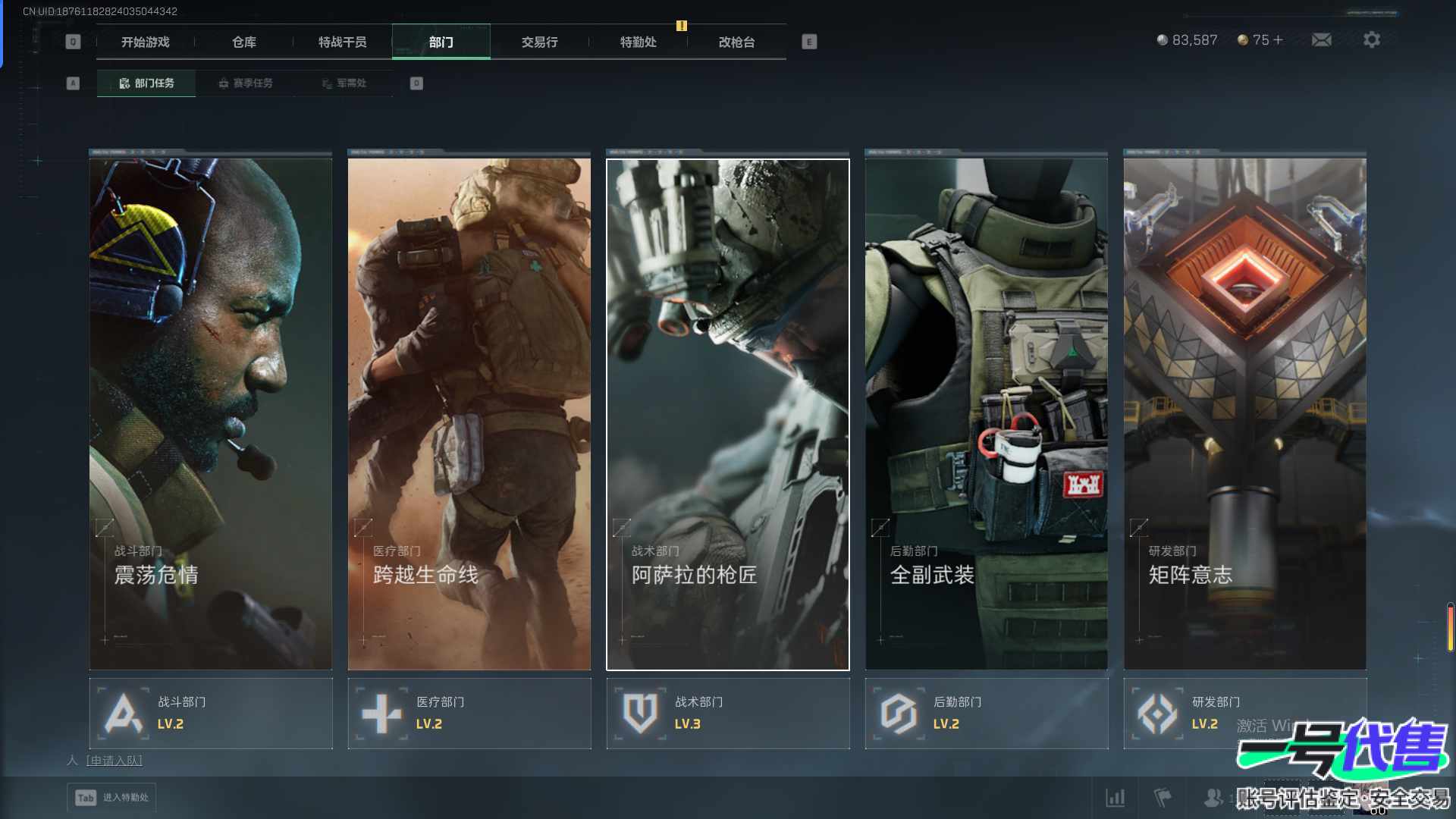Switch to the 赛季任务 sub-tab
Screen dimensions: 1456x819
click(245, 83)
